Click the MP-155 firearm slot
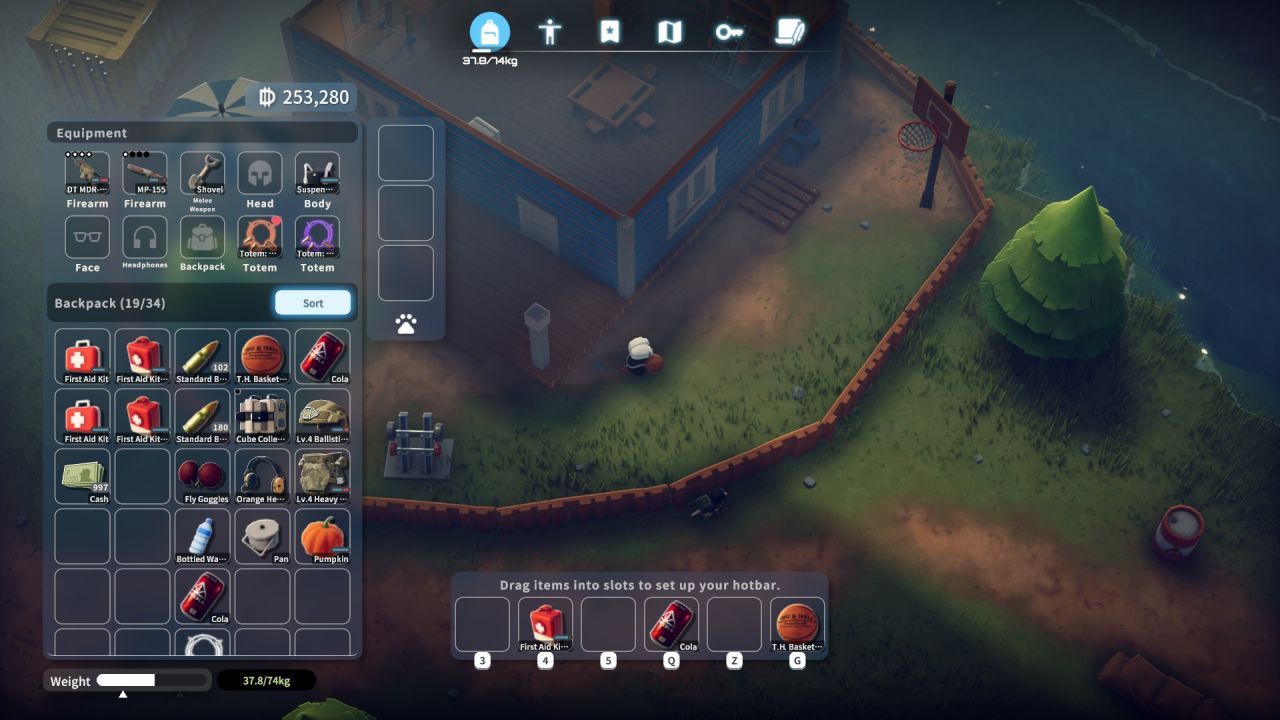Viewport: 1280px width, 720px height. 143,172
